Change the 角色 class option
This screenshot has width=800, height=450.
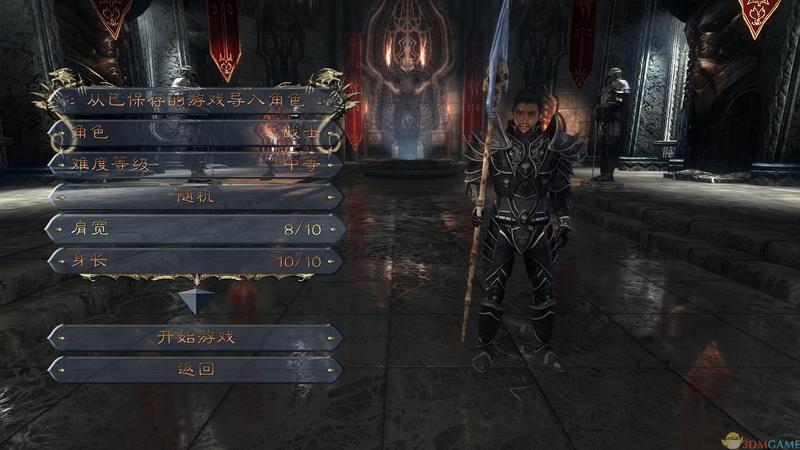point(196,132)
